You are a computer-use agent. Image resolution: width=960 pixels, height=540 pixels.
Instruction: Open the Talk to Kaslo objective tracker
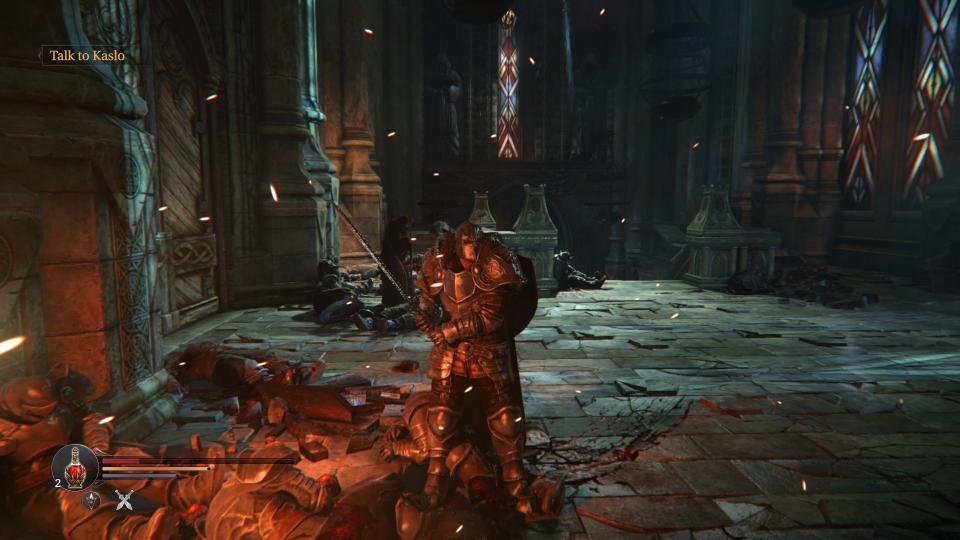[87, 56]
